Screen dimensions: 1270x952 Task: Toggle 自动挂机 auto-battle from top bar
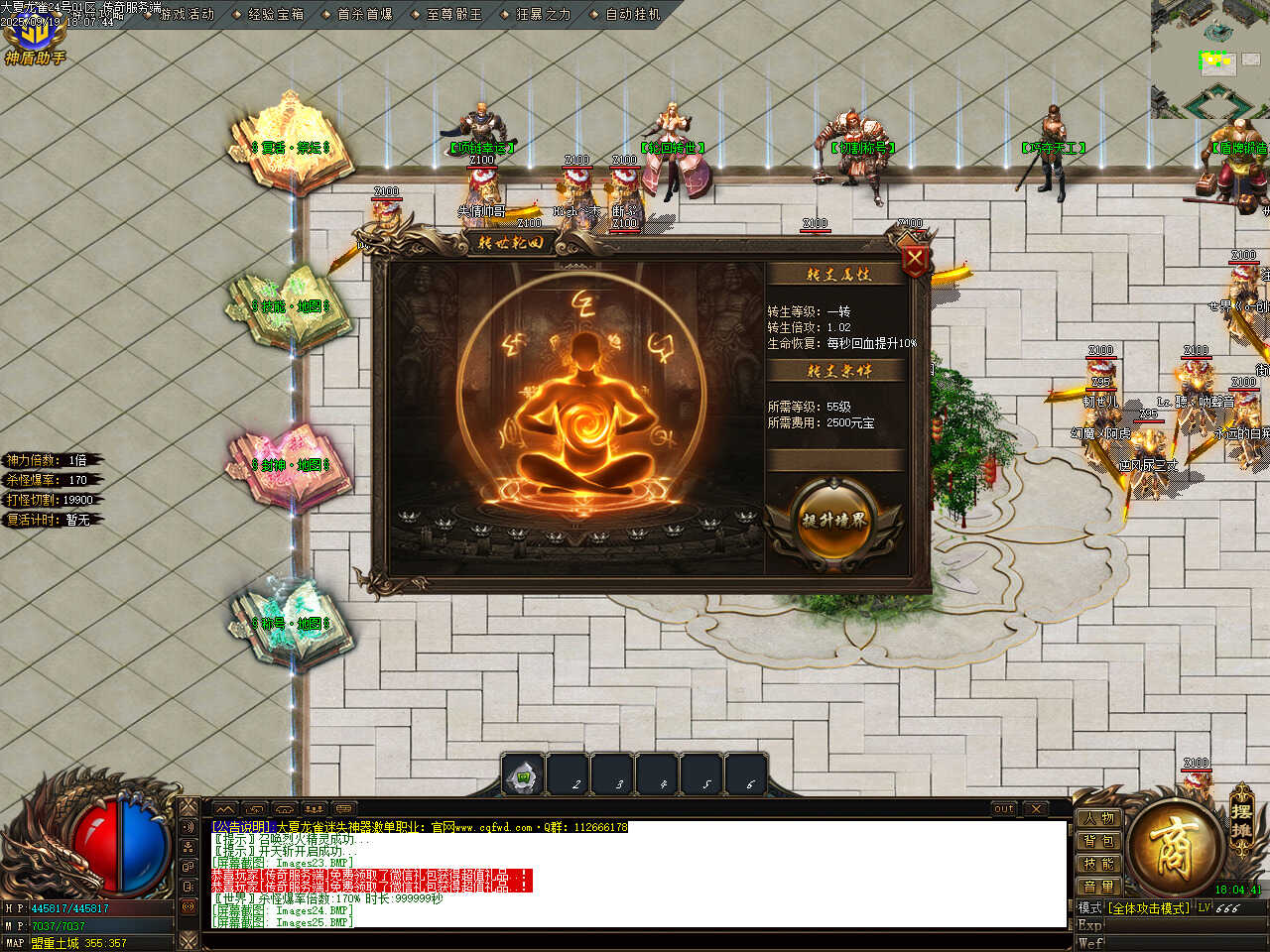tap(633, 14)
